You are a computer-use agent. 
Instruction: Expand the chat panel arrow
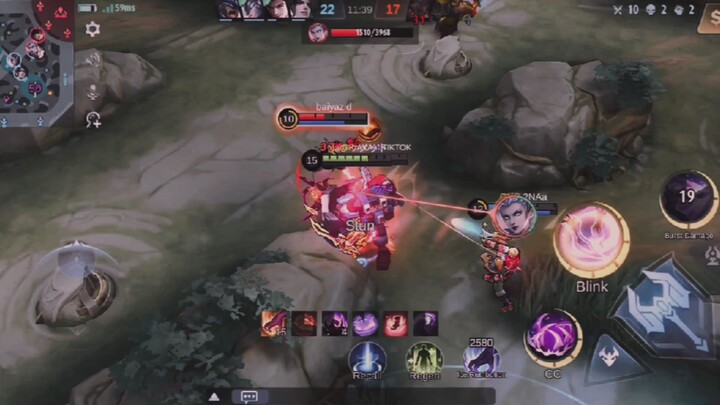point(214,396)
